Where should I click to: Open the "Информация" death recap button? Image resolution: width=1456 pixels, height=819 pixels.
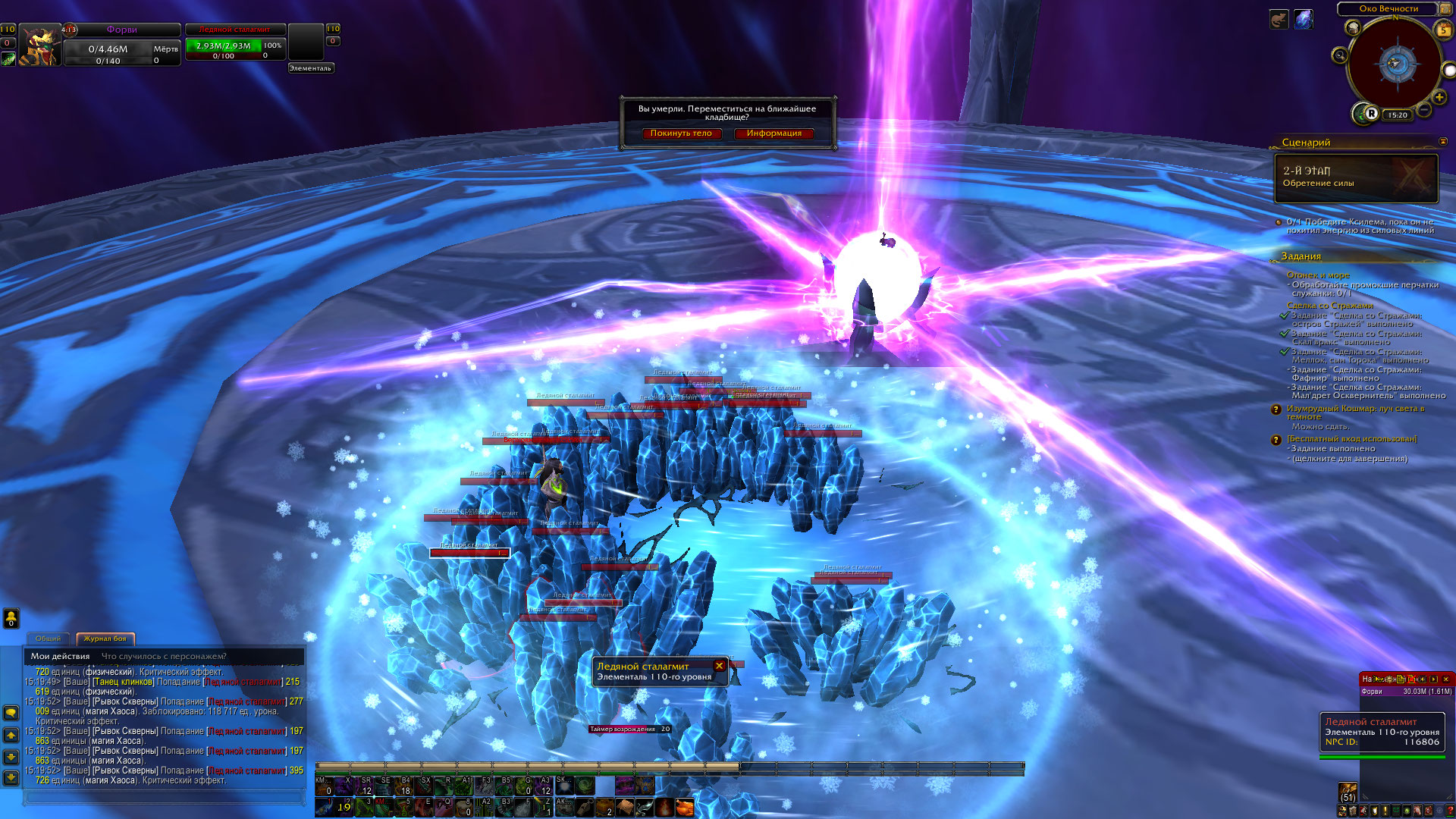pos(773,133)
